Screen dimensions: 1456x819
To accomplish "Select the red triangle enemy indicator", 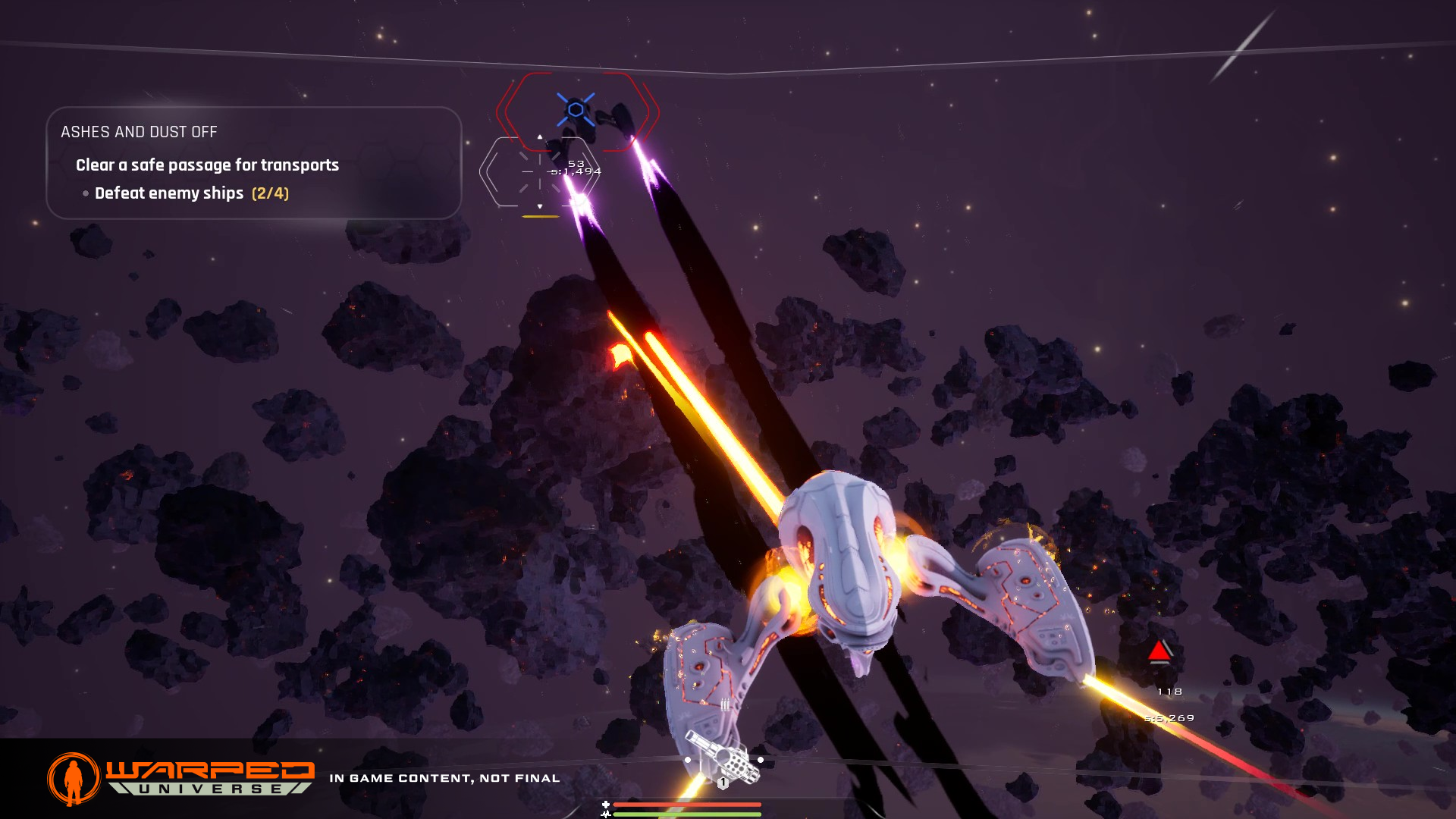I will (x=1159, y=651).
